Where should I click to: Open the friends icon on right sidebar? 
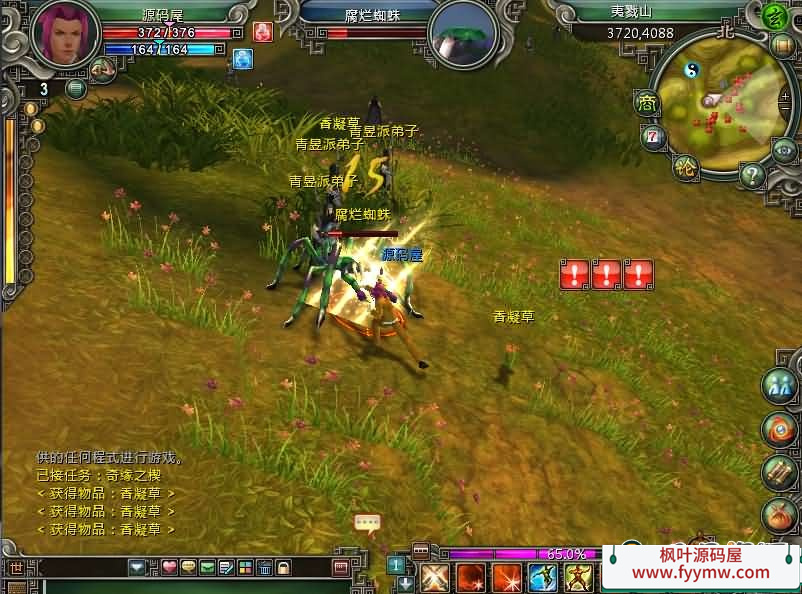(778, 387)
